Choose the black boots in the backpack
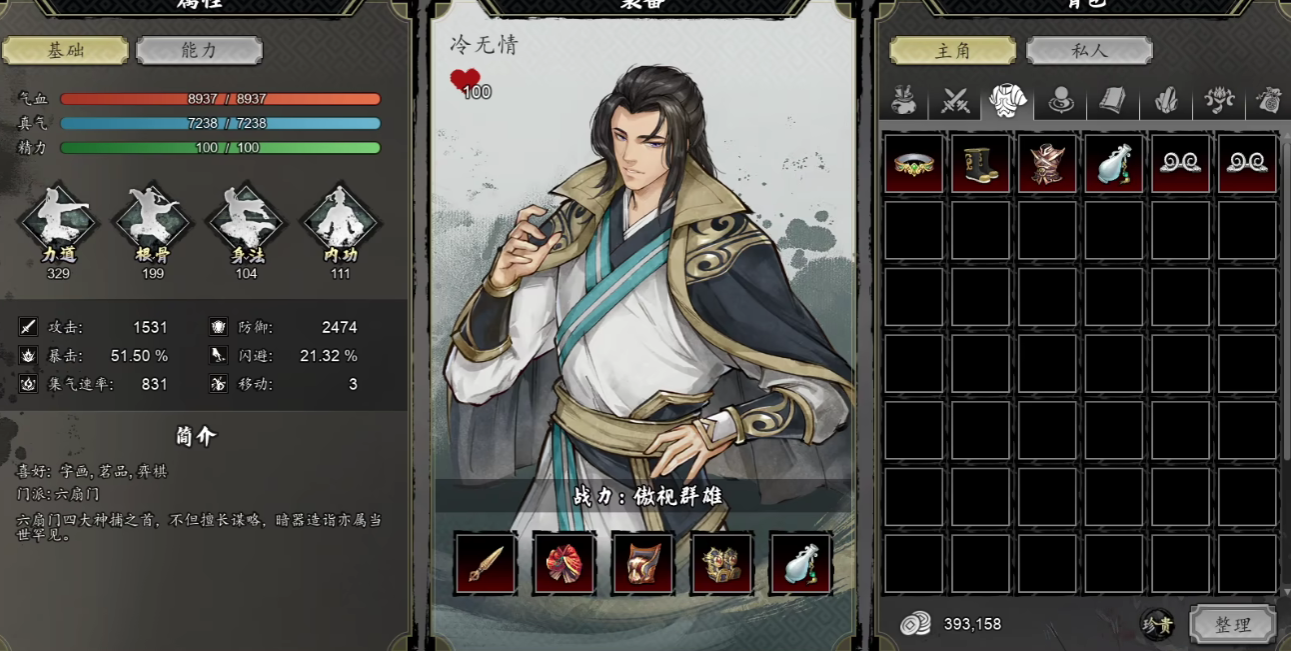1291x651 pixels. click(980, 163)
